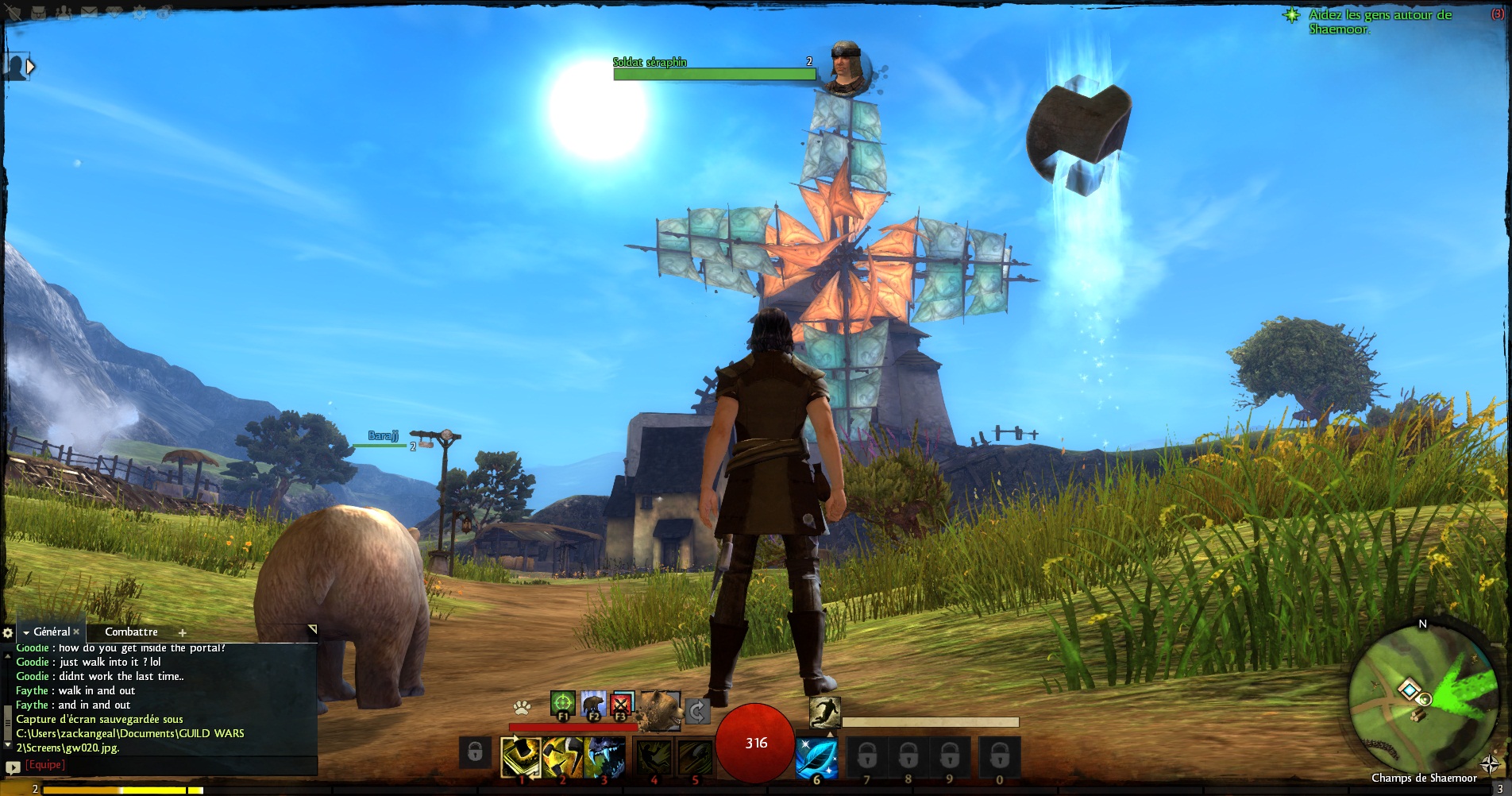Click the minimap

pyautogui.click(x=1410, y=699)
